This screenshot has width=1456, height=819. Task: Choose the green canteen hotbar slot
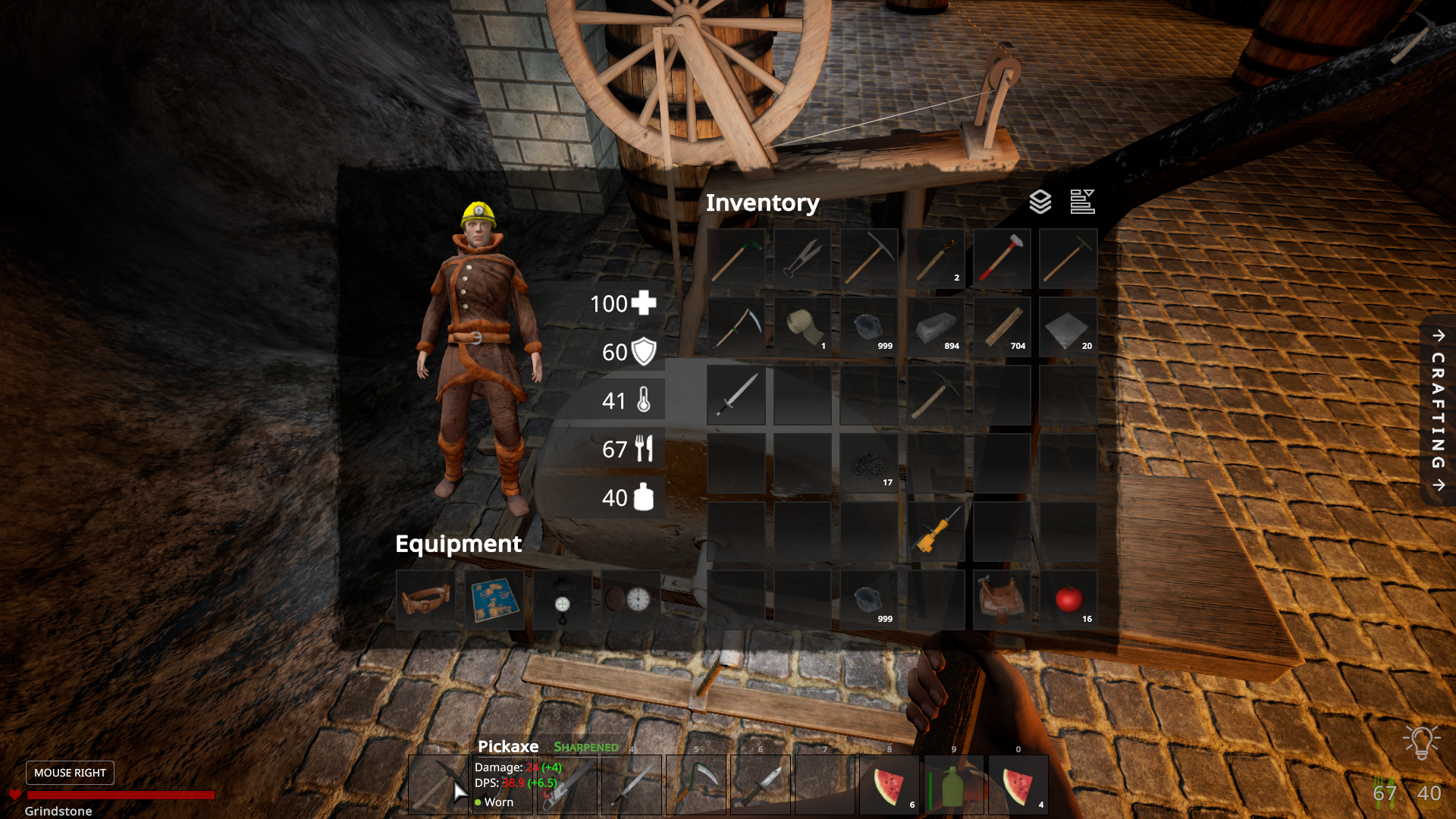[x=954, y=785]
